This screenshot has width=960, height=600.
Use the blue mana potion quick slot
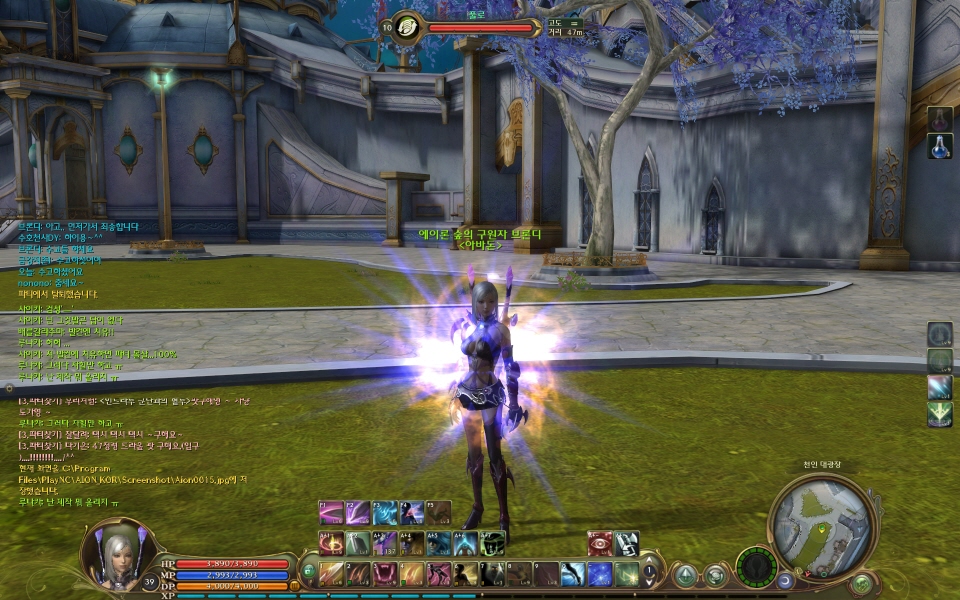(x=939, y=146)
